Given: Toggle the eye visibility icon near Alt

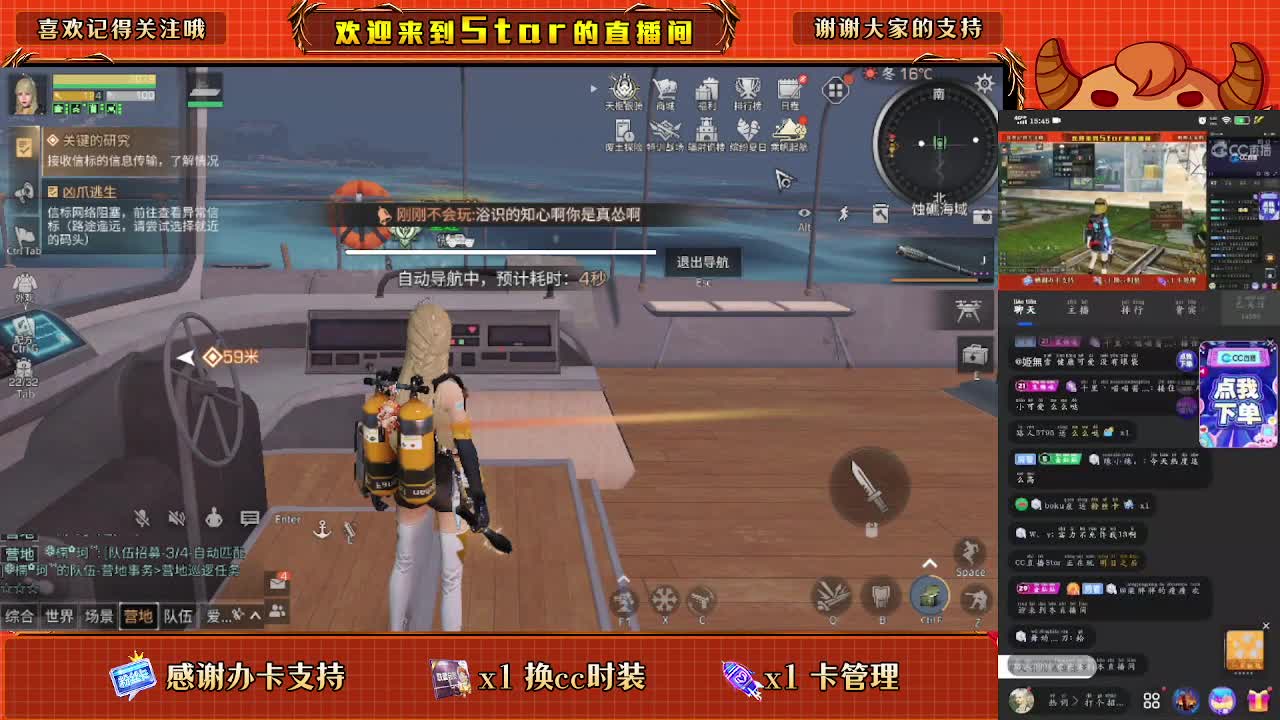Looking at the screenshot, I should tap(803, 213).
